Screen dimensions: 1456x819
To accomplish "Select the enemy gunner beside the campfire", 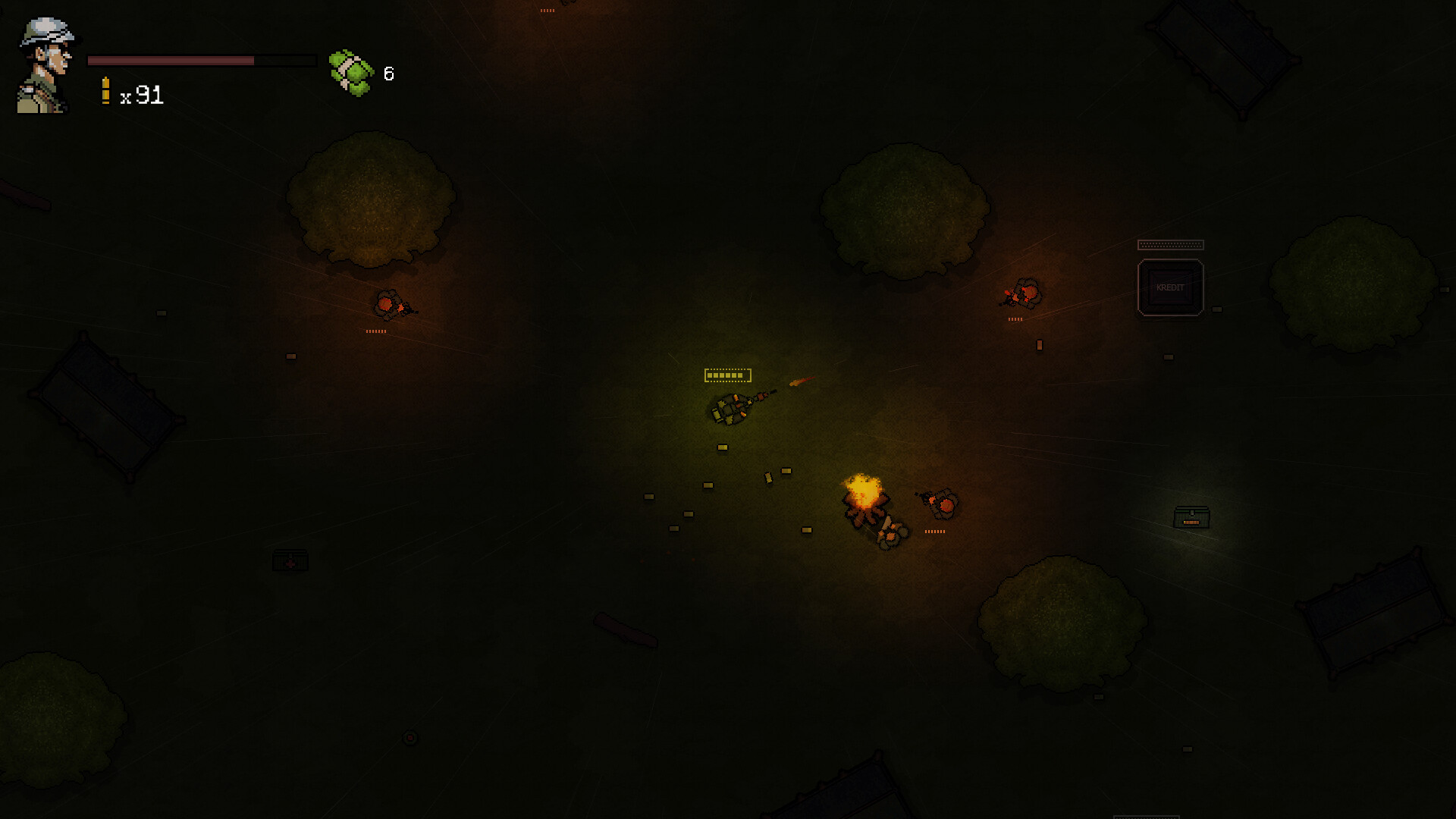I will click(x=940, y=502).
